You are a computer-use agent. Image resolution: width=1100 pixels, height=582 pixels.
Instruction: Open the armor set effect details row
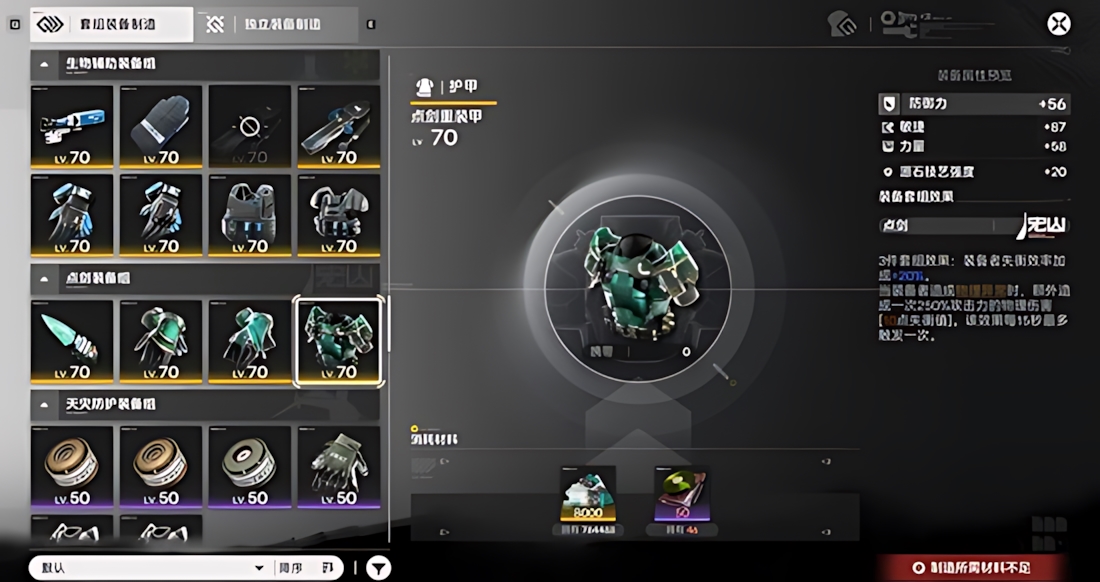973,225
